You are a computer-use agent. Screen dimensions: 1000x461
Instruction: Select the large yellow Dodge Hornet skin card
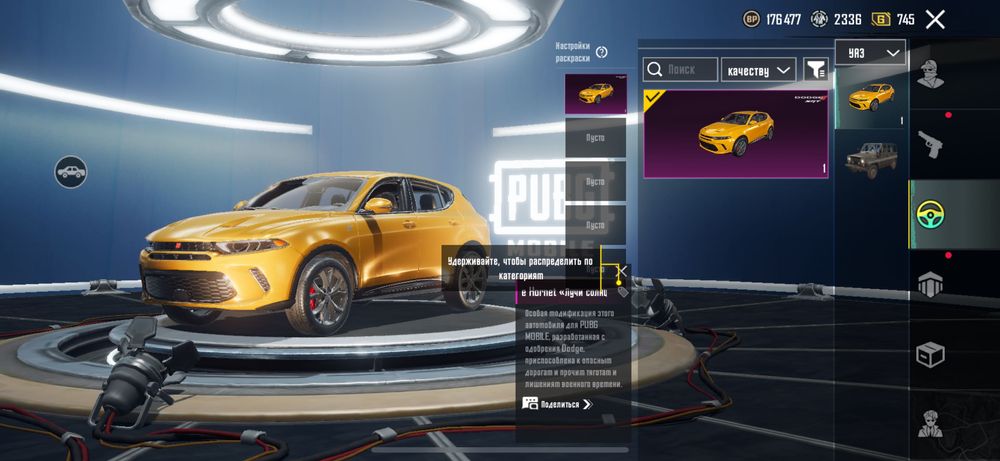(735, 134)
